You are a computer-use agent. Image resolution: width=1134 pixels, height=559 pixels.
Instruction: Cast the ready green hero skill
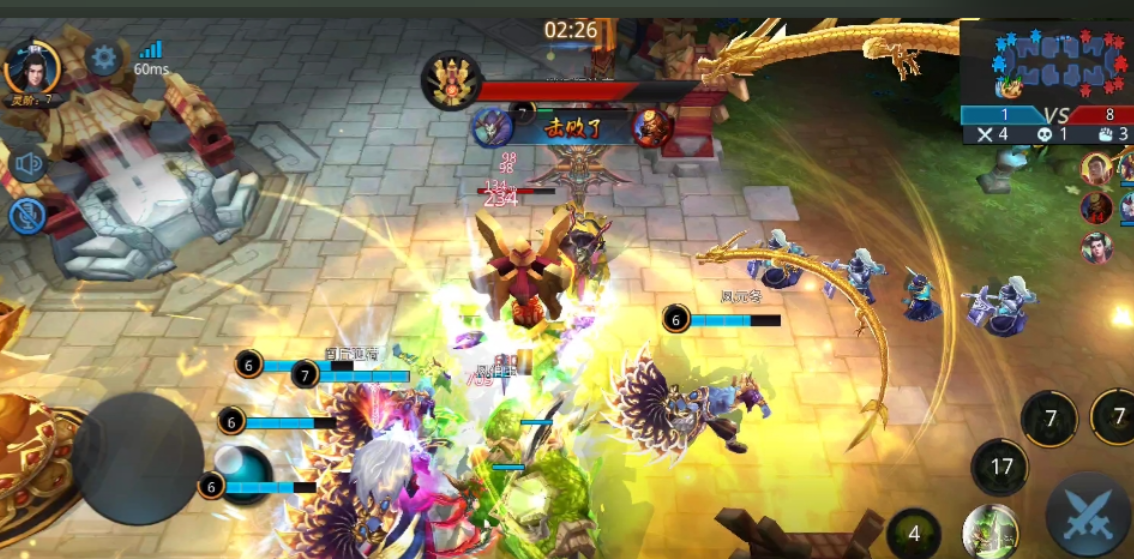coord(990,531)
